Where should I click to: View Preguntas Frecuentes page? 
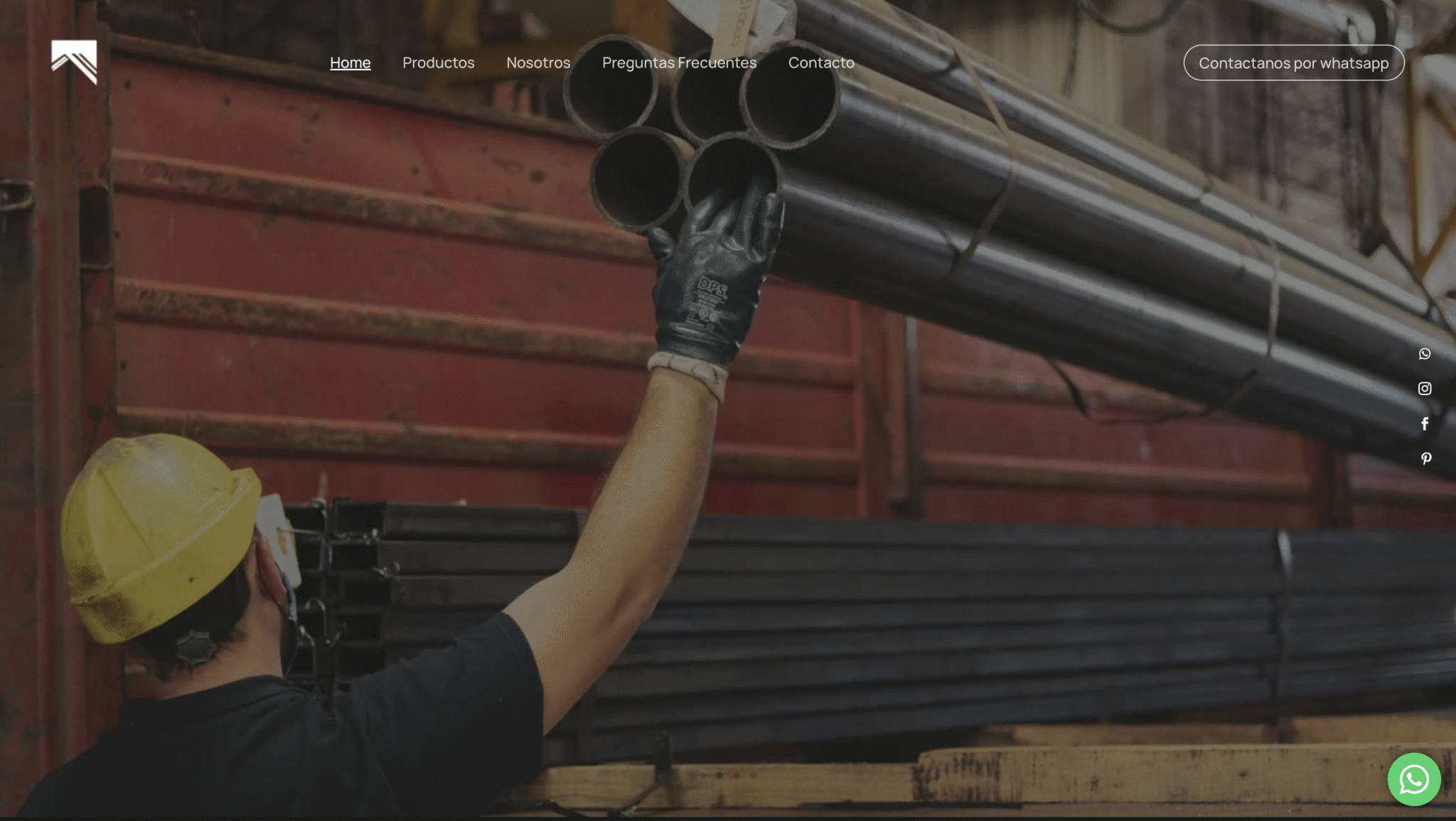[679, 63]
